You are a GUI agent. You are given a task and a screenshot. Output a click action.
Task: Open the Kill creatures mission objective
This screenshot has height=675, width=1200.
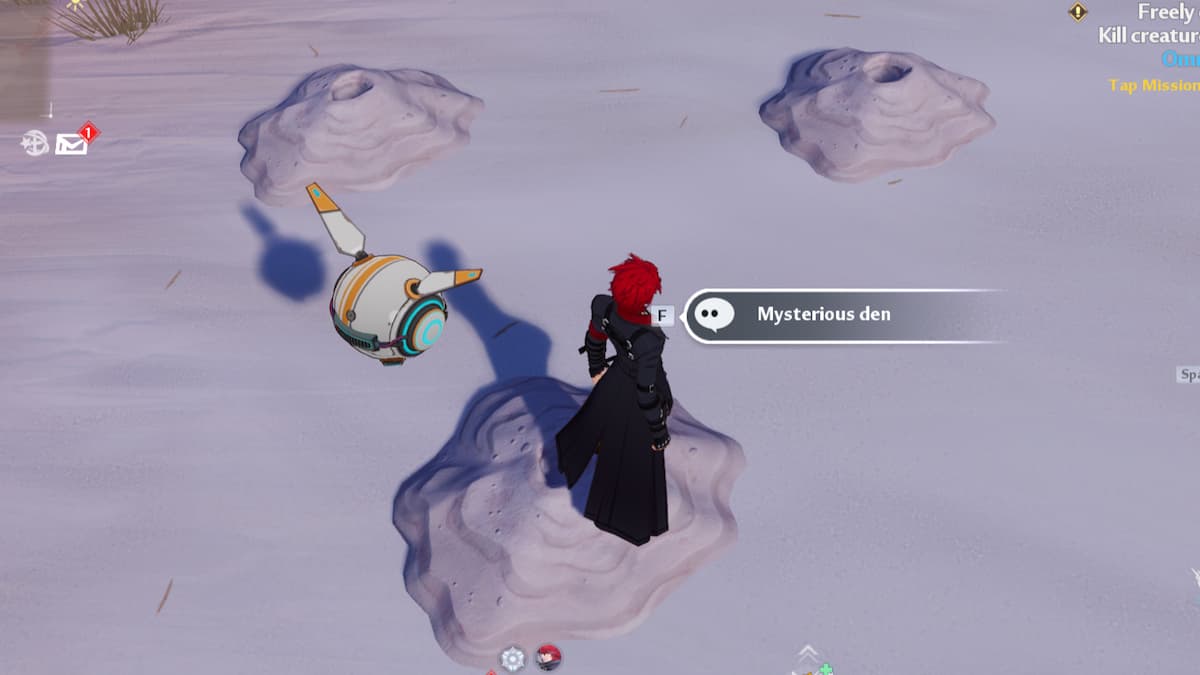coord(1148,35)
